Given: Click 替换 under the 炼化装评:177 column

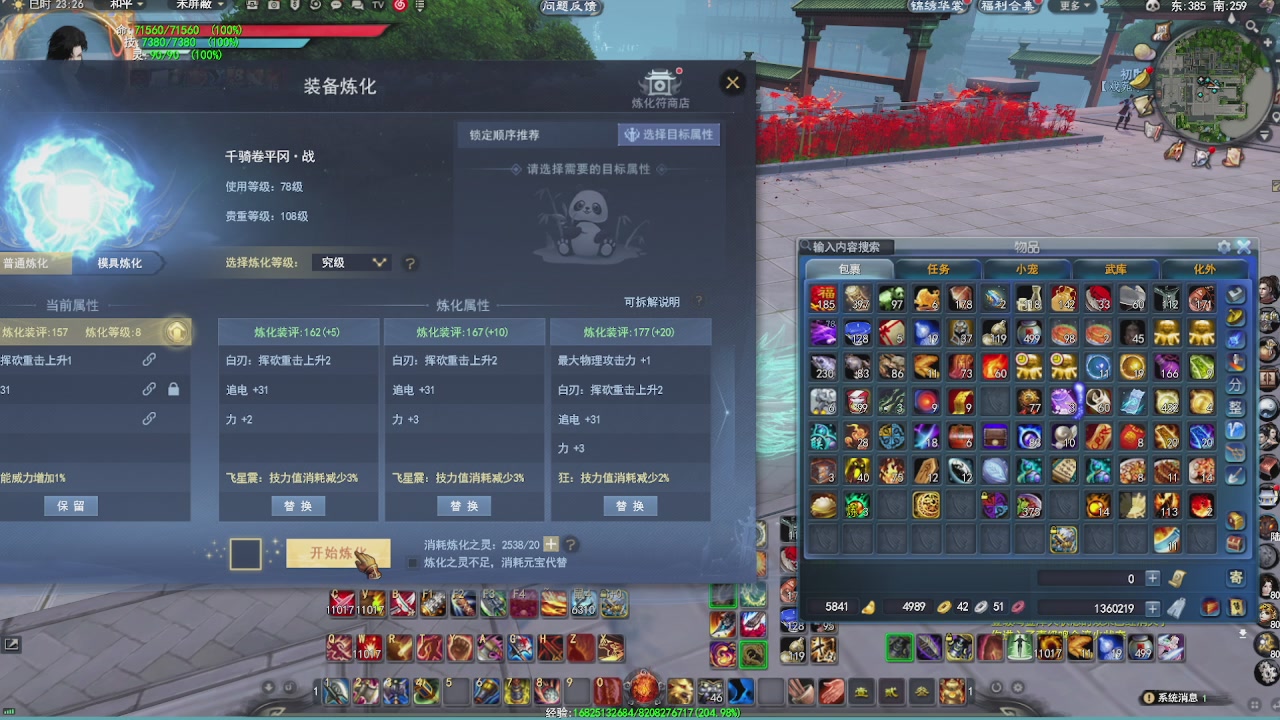Looking at the screenshot, I should [x=630, y=506].
